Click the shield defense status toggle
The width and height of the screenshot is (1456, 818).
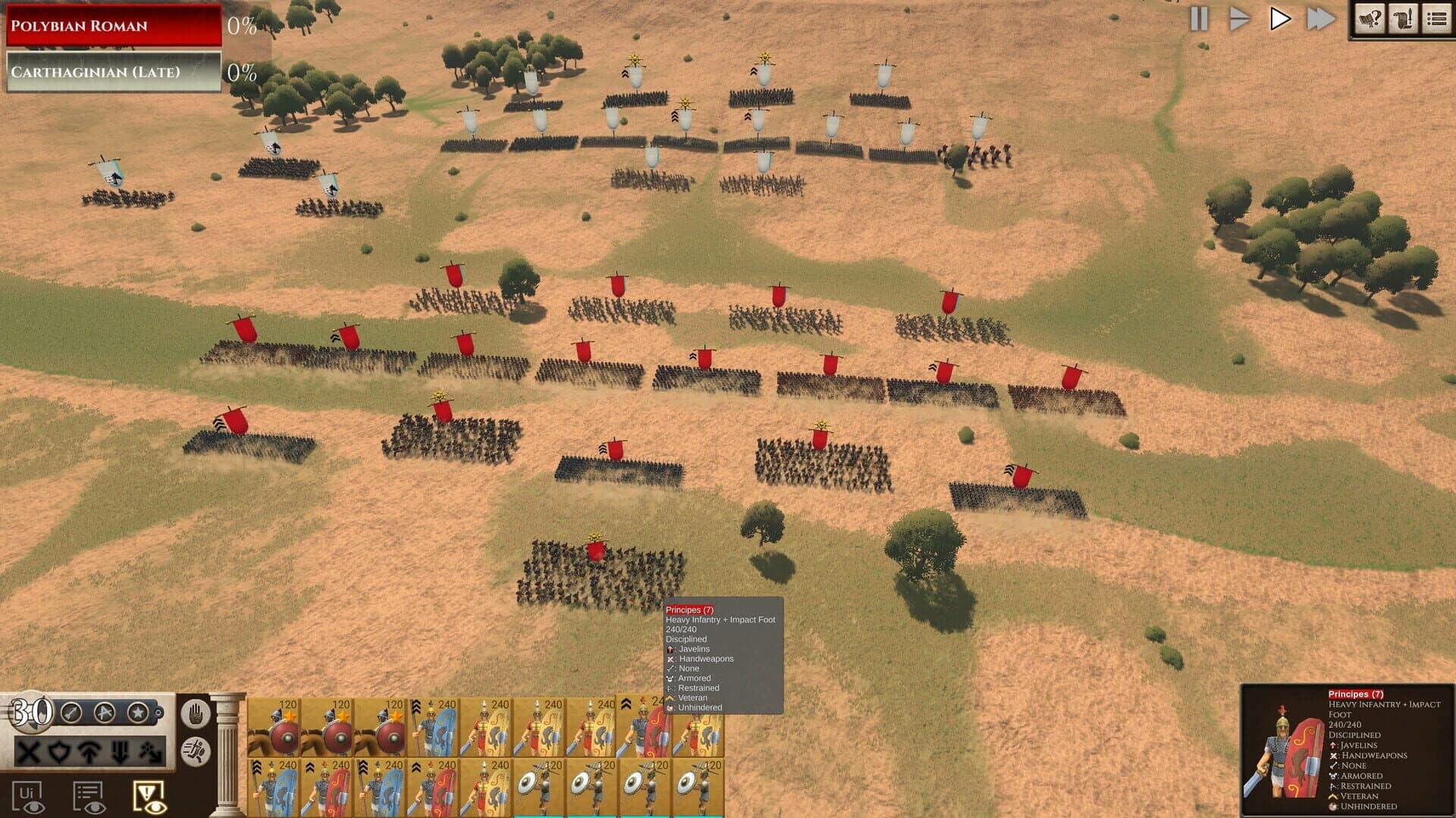click(x=61, y=752)
